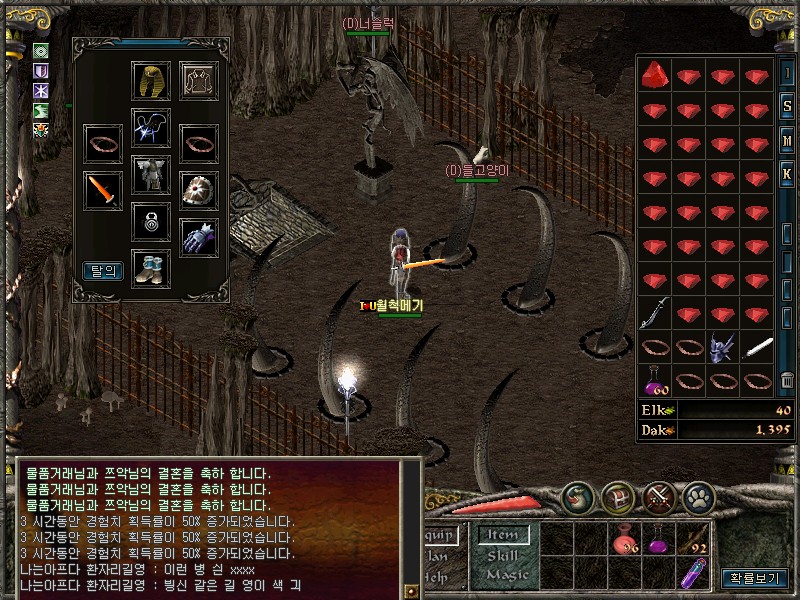Click the 확률보기 button
The width and height of the screenshot is (800, 600).
coord(755,577)
